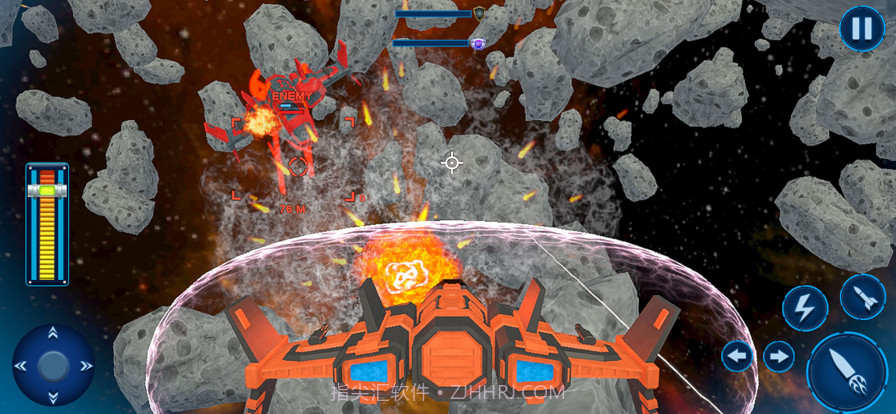896x414 pixels.
Task: Launch the small rocket missile
Action: (x=862, y=297)
